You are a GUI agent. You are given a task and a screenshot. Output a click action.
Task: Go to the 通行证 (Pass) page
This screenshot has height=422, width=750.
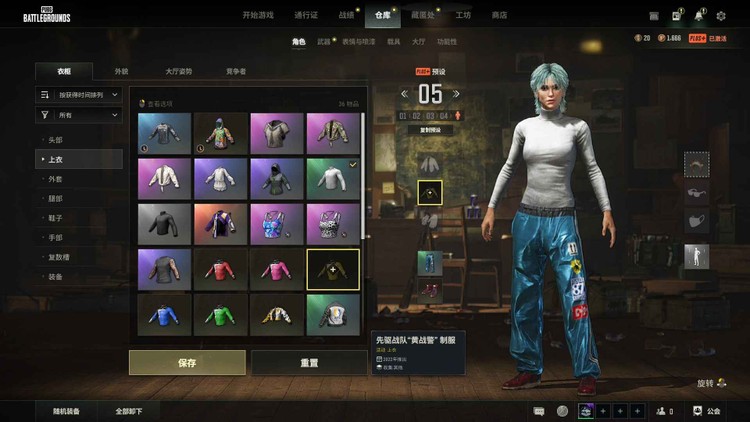pyautogui.click(x=306, y=15)
